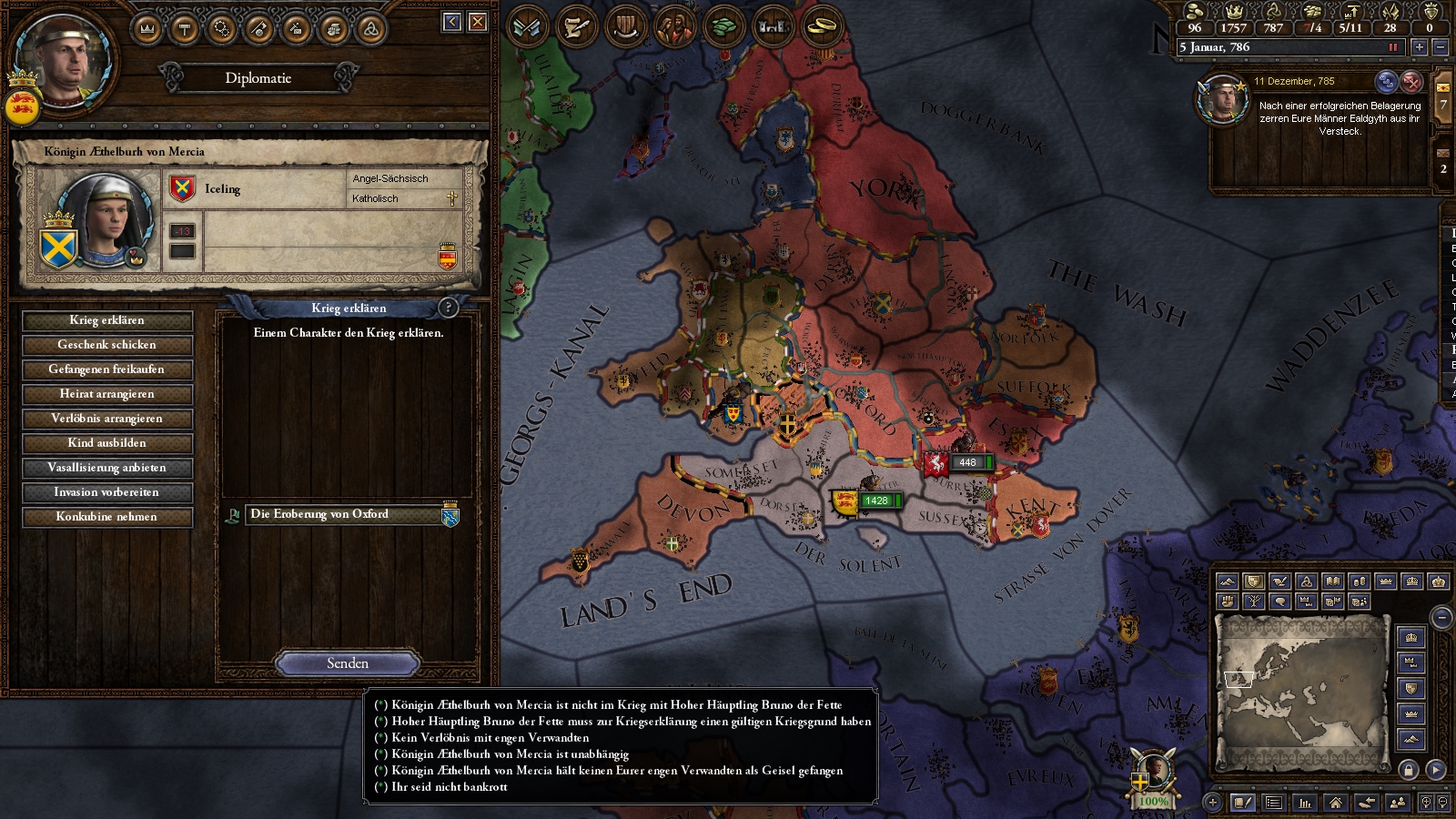
Task: Choose Vasallisierung anbieten
Action: [x=106, y=468]
